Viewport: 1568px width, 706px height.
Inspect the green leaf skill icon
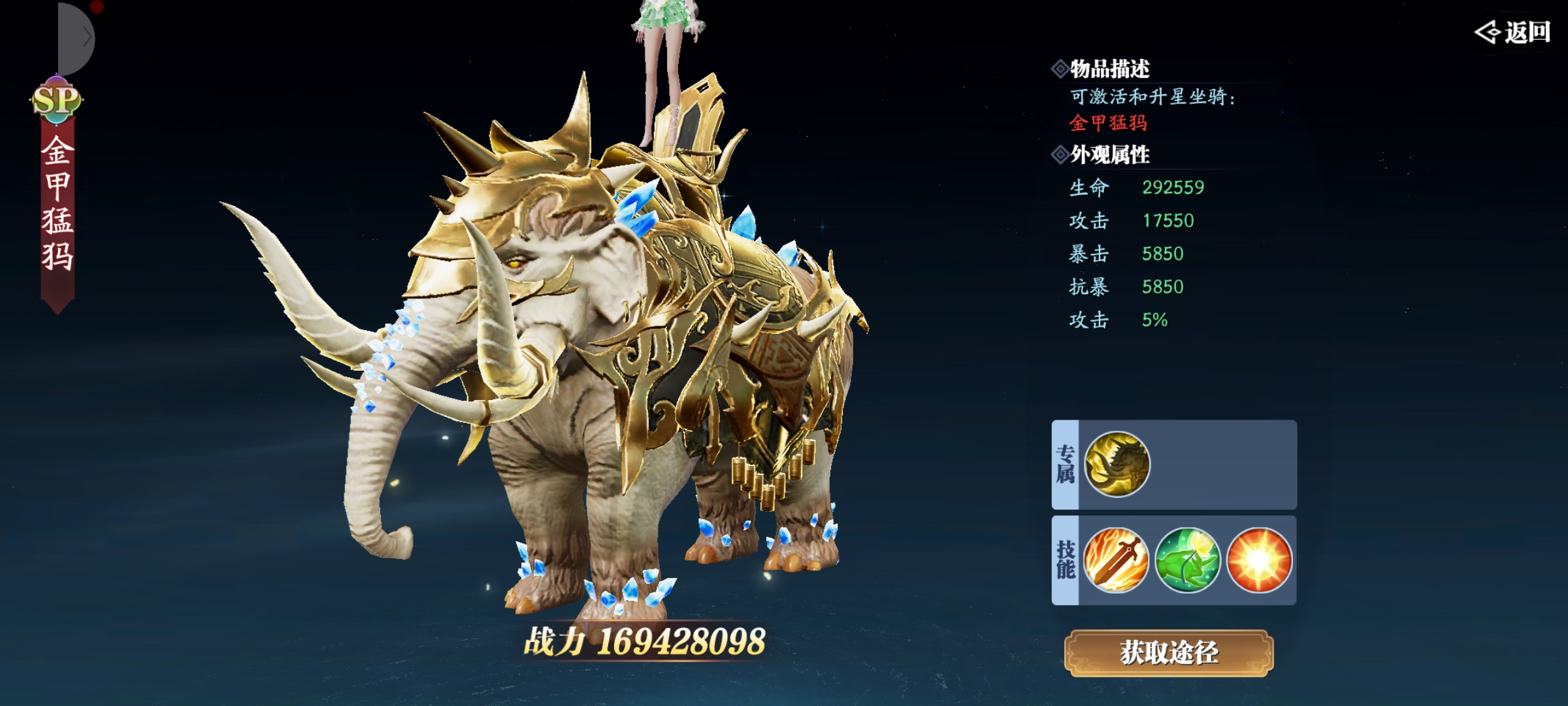coord(1187,560)
